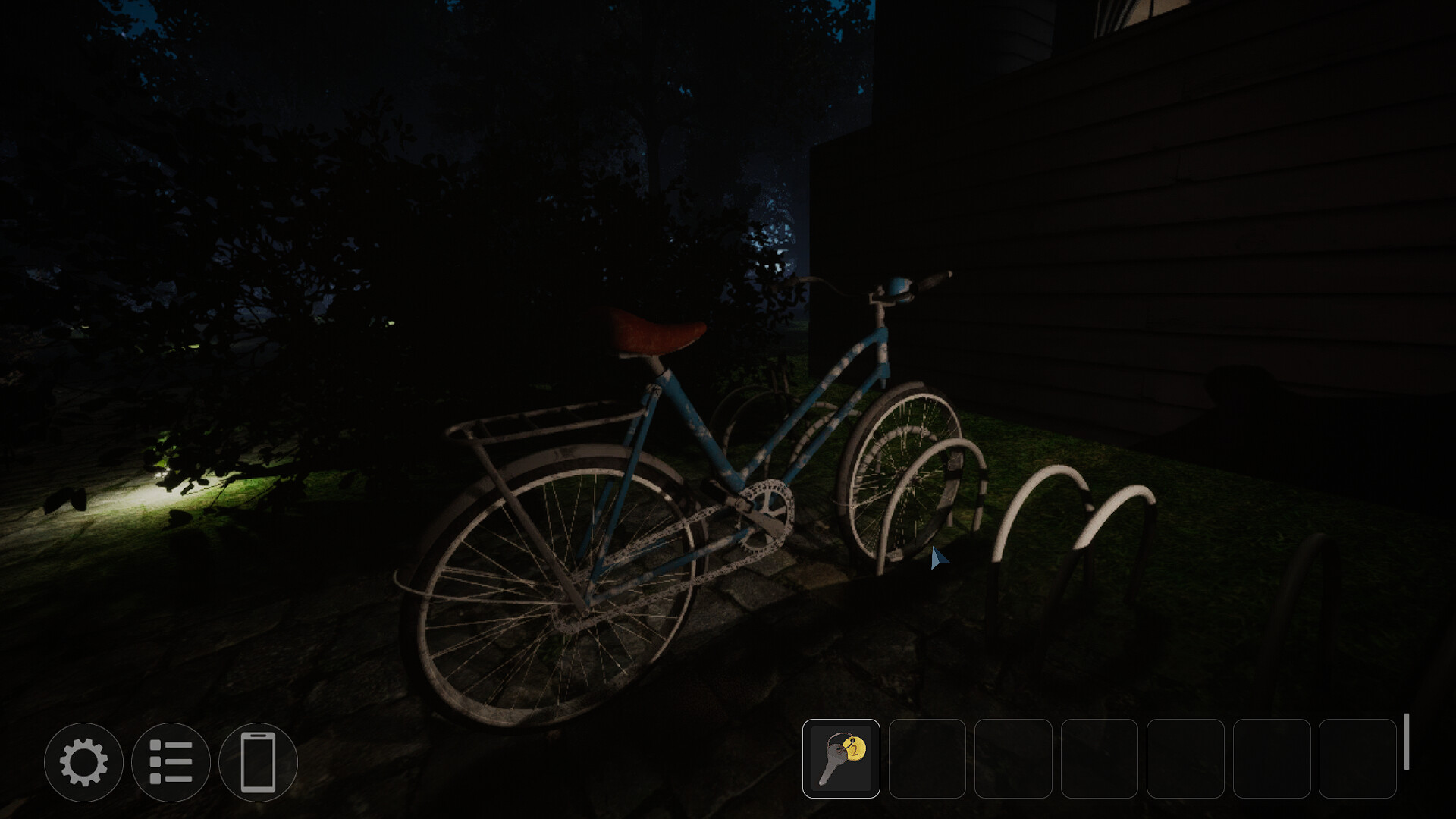Open the settings gear menu
The height and width of the screenshot is (819, 1456).
(83, 762)
